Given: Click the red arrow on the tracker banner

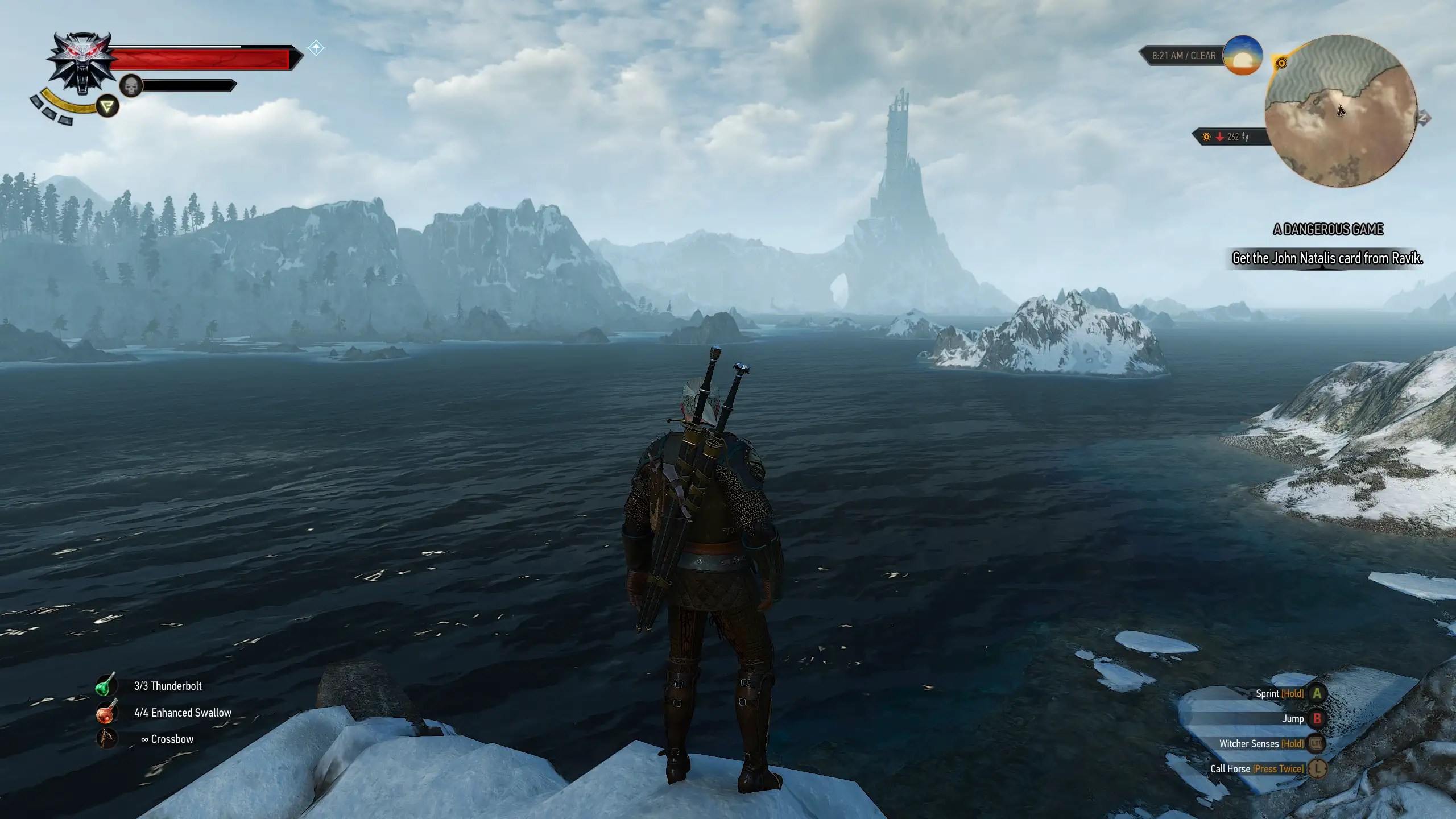Looking at the screenshot, I should [1220, 136].
